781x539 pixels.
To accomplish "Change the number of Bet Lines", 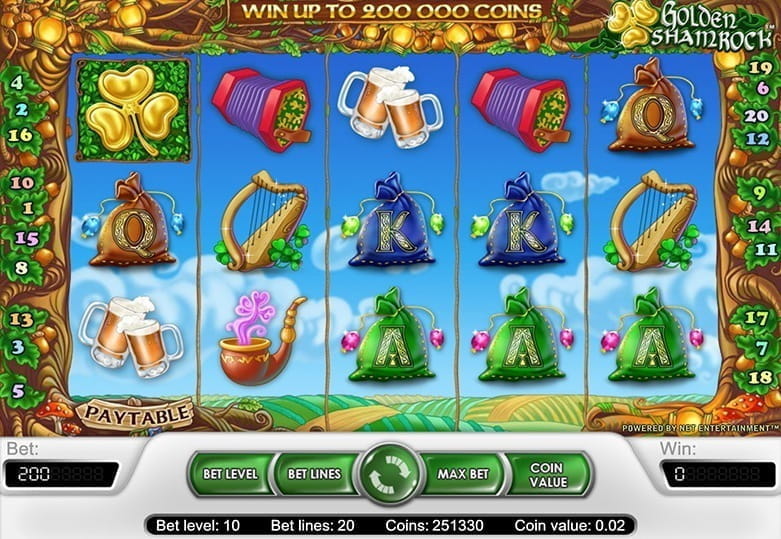I will click(313, 474).
